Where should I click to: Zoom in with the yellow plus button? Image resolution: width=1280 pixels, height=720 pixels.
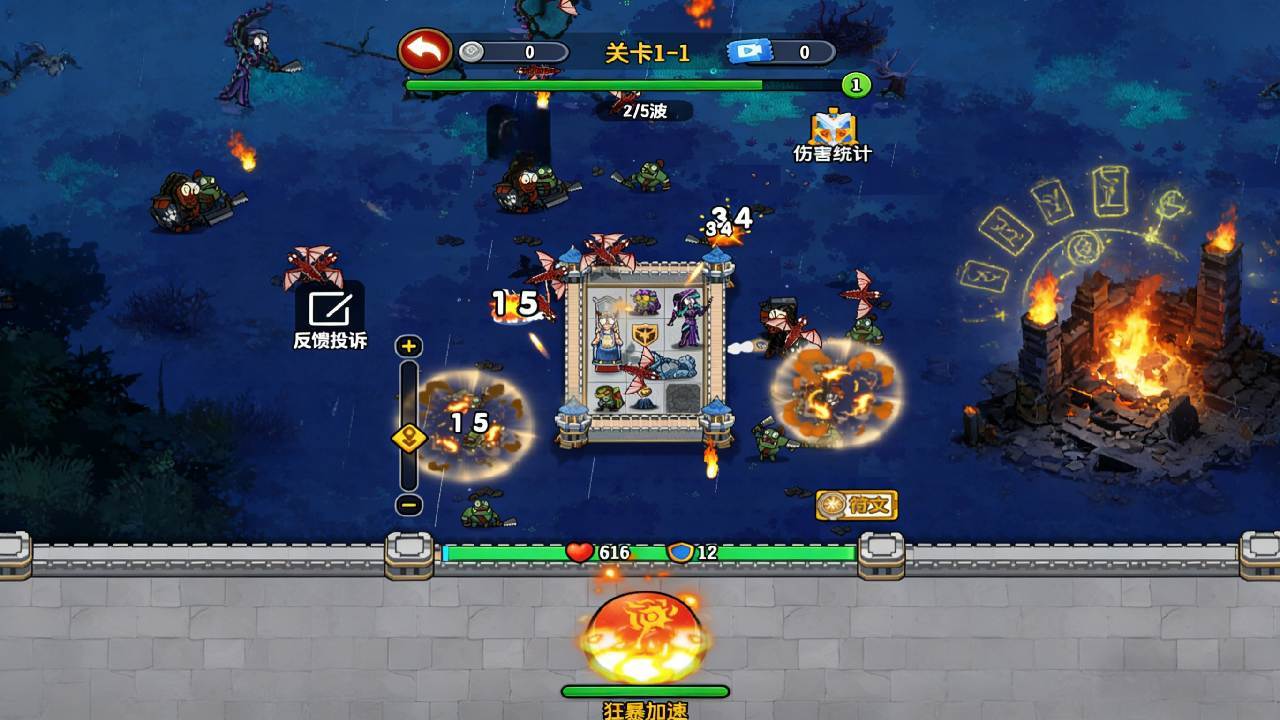409,347
